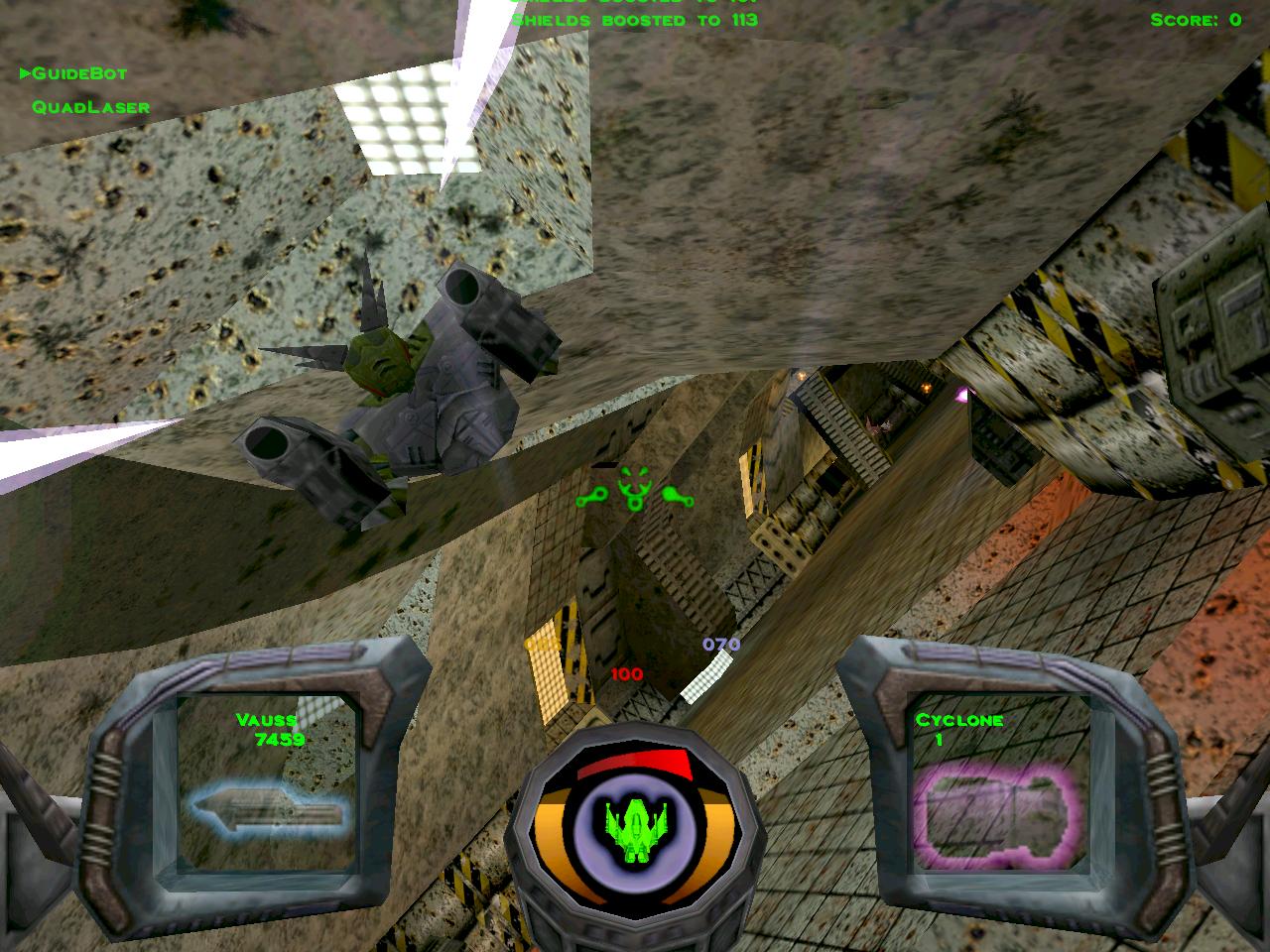The width and height of the screenshot is (1270, 952).
Task: Click the Score: 0 readout
Action: (1196, 20)
